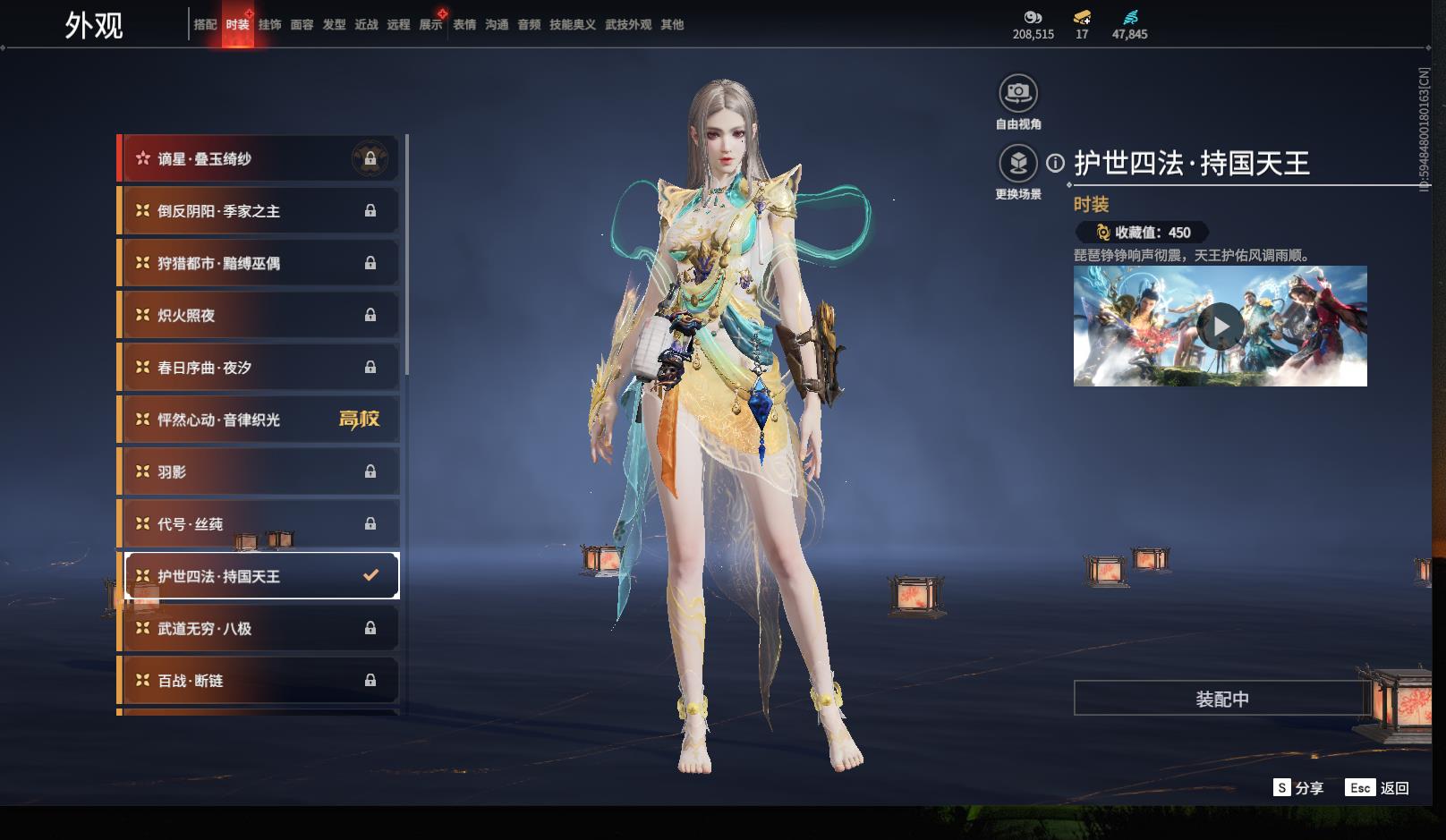Enable 自由视角 free camera view
Image resolution: width=1446 pixels, height=840 pixels.
1018,93
